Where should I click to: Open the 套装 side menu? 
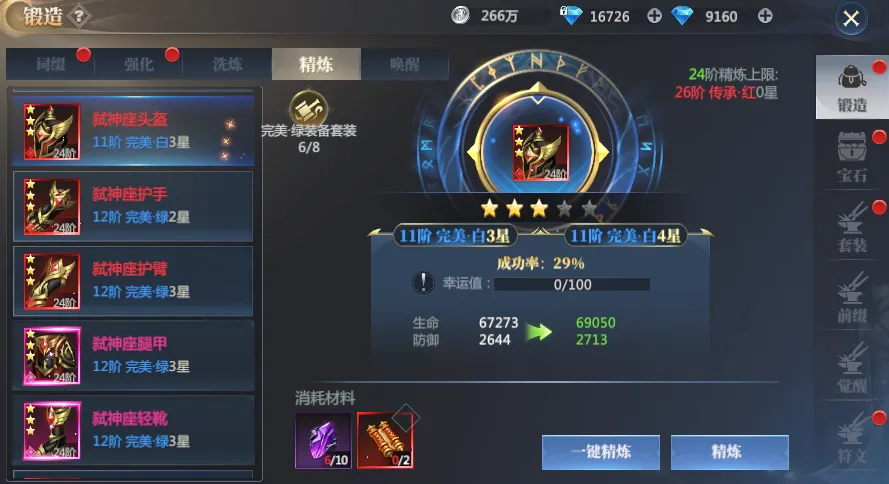point(852,229)
